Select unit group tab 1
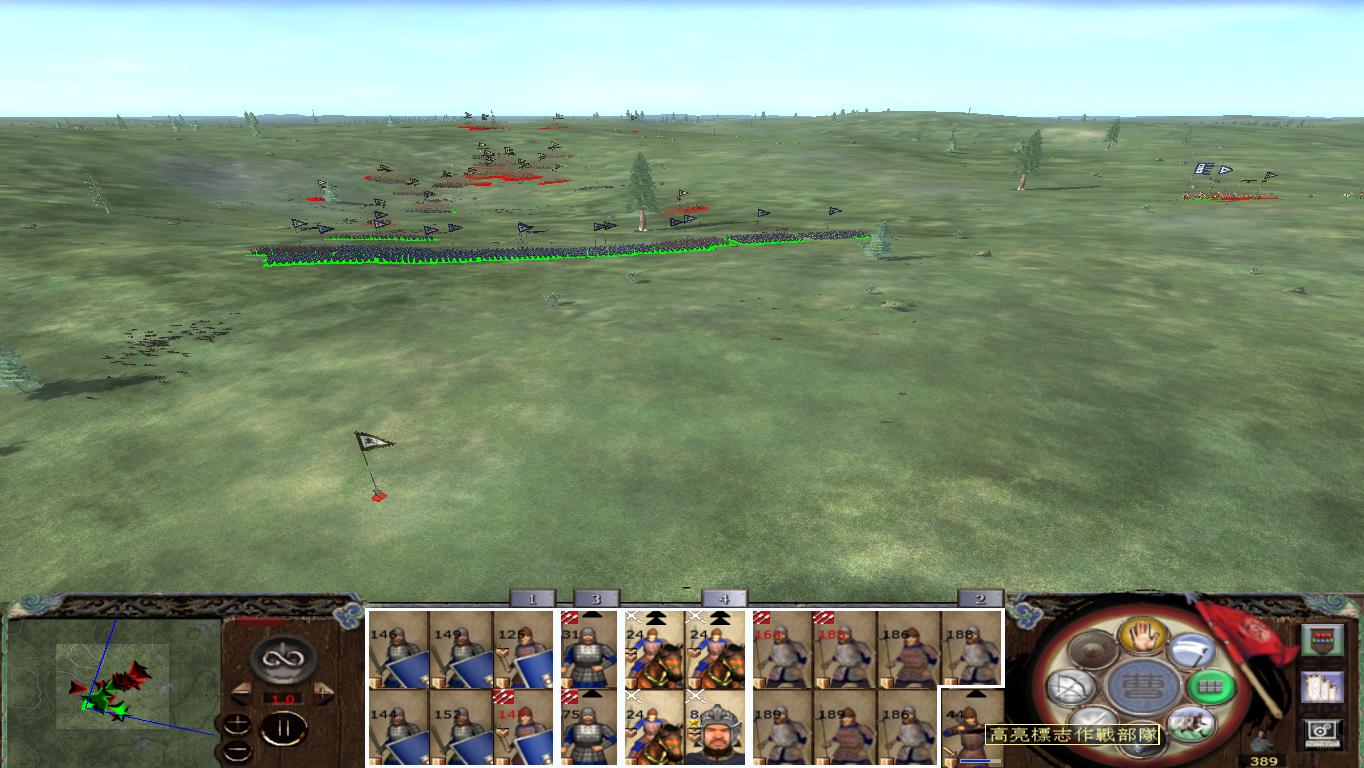Image resolution: width=1364 pixels, height=768 pixels. coord(533,598)
